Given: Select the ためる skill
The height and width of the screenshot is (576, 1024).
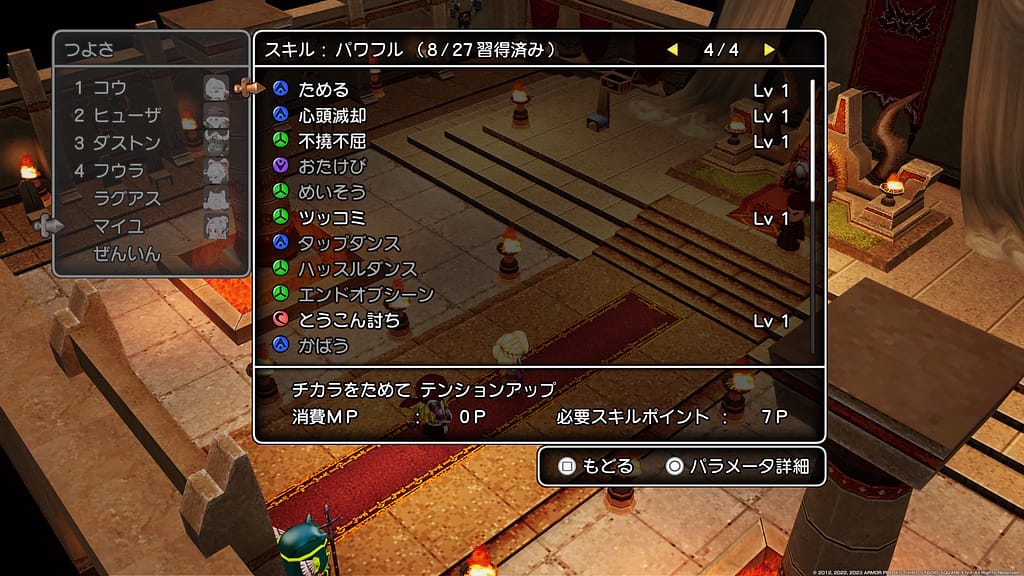Looking at the screenshot, I should pos(323,90).
